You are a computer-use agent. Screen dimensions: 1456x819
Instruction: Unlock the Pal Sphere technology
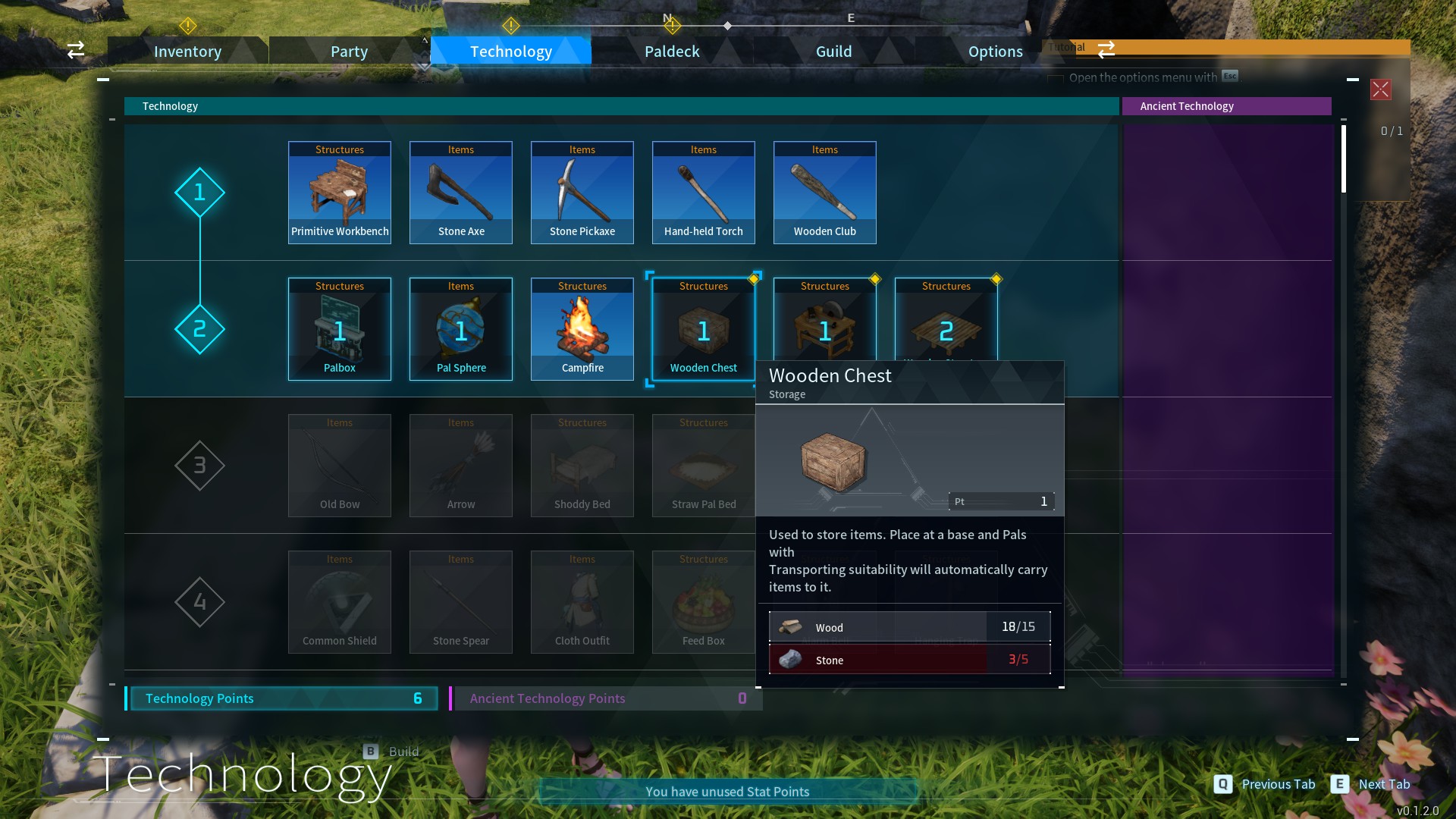click(x=461, y=329)
